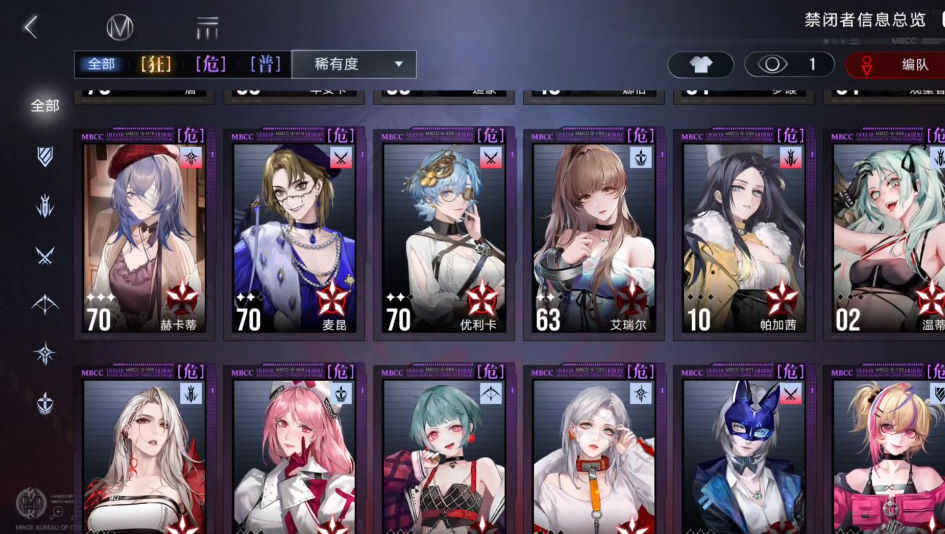
Task: Select the 优利卡 character card
Action: pos(444,235)
